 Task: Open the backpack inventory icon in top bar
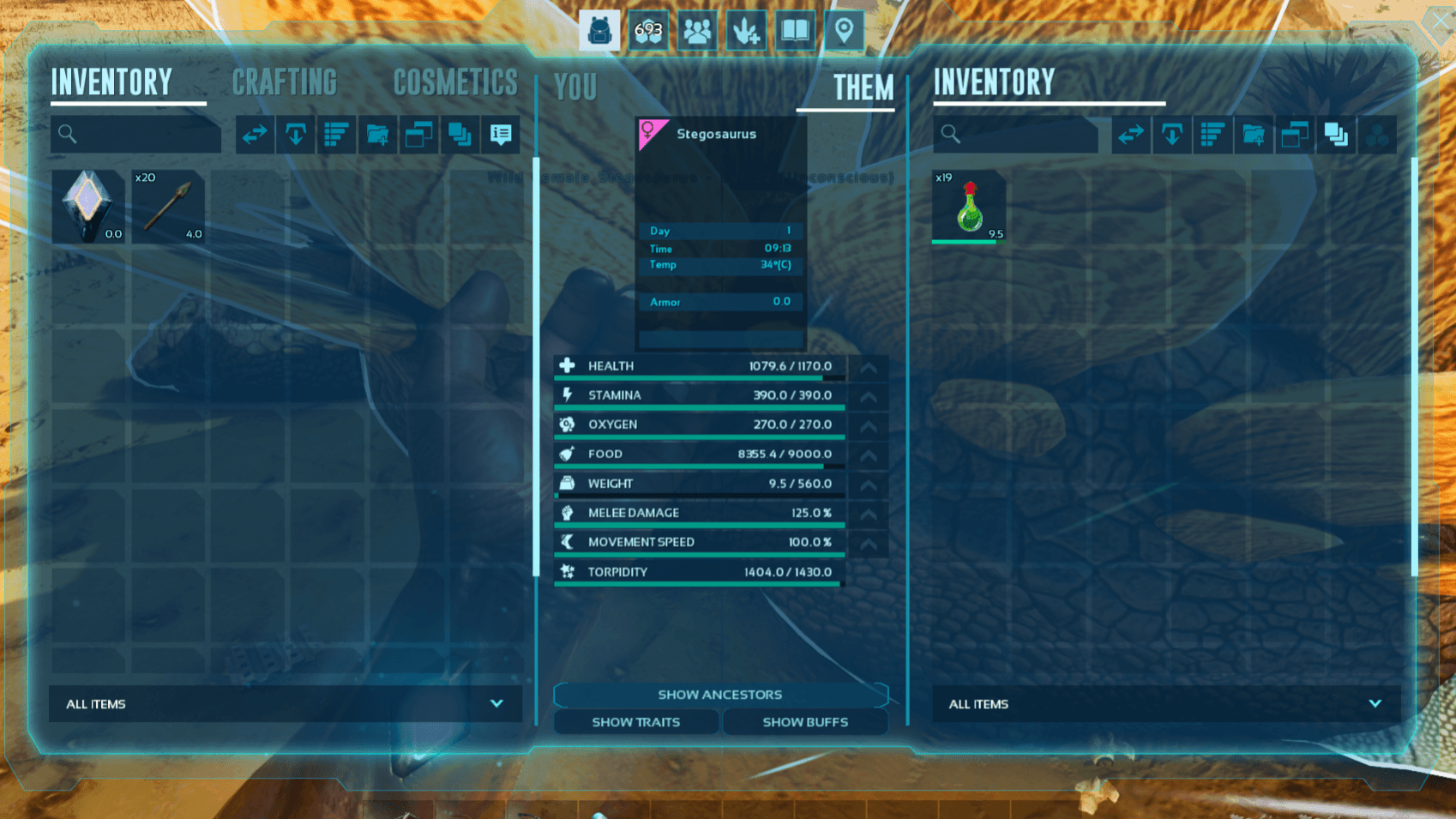tap(599, 32)
